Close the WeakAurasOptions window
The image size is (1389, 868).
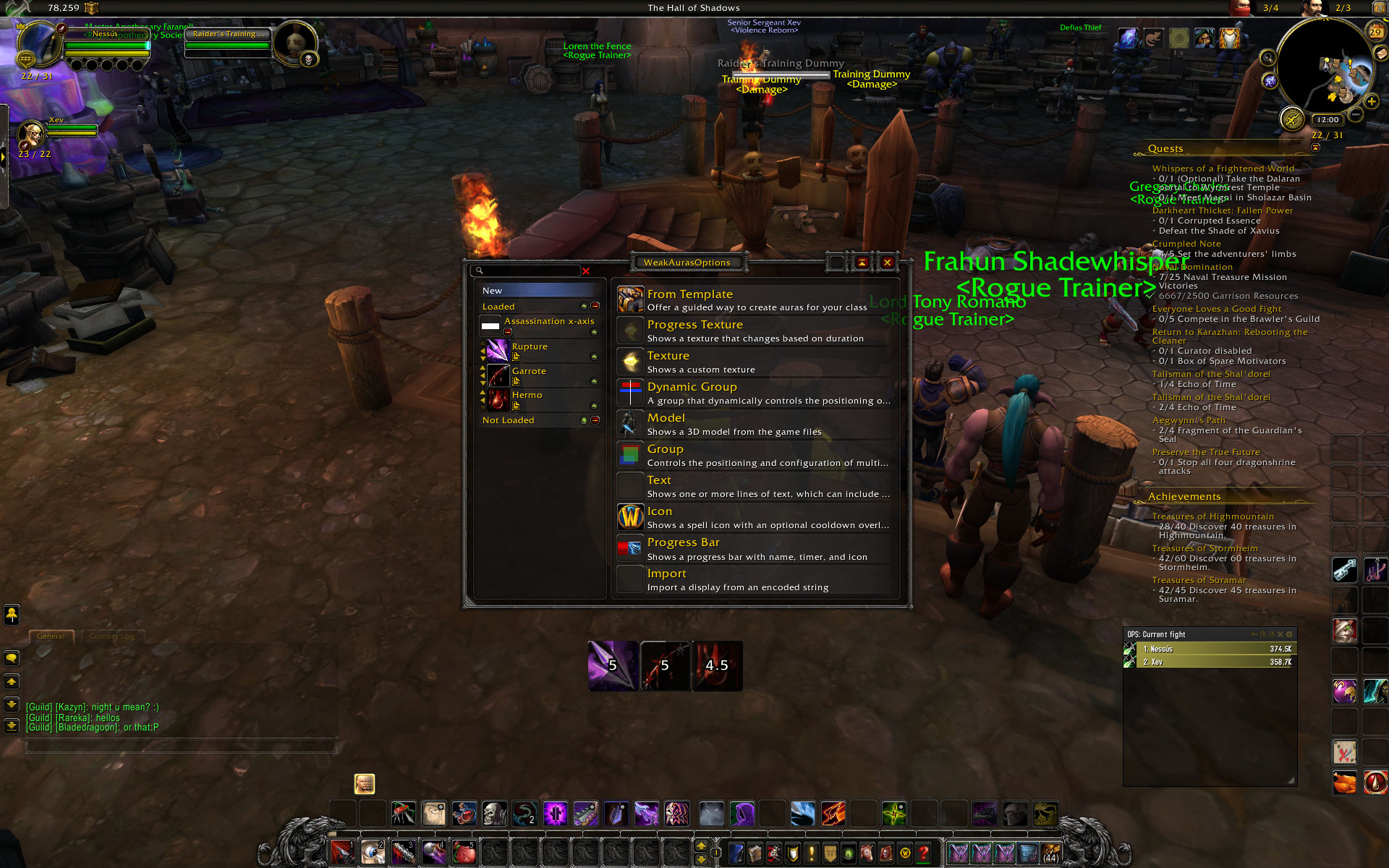click(887, 263)
